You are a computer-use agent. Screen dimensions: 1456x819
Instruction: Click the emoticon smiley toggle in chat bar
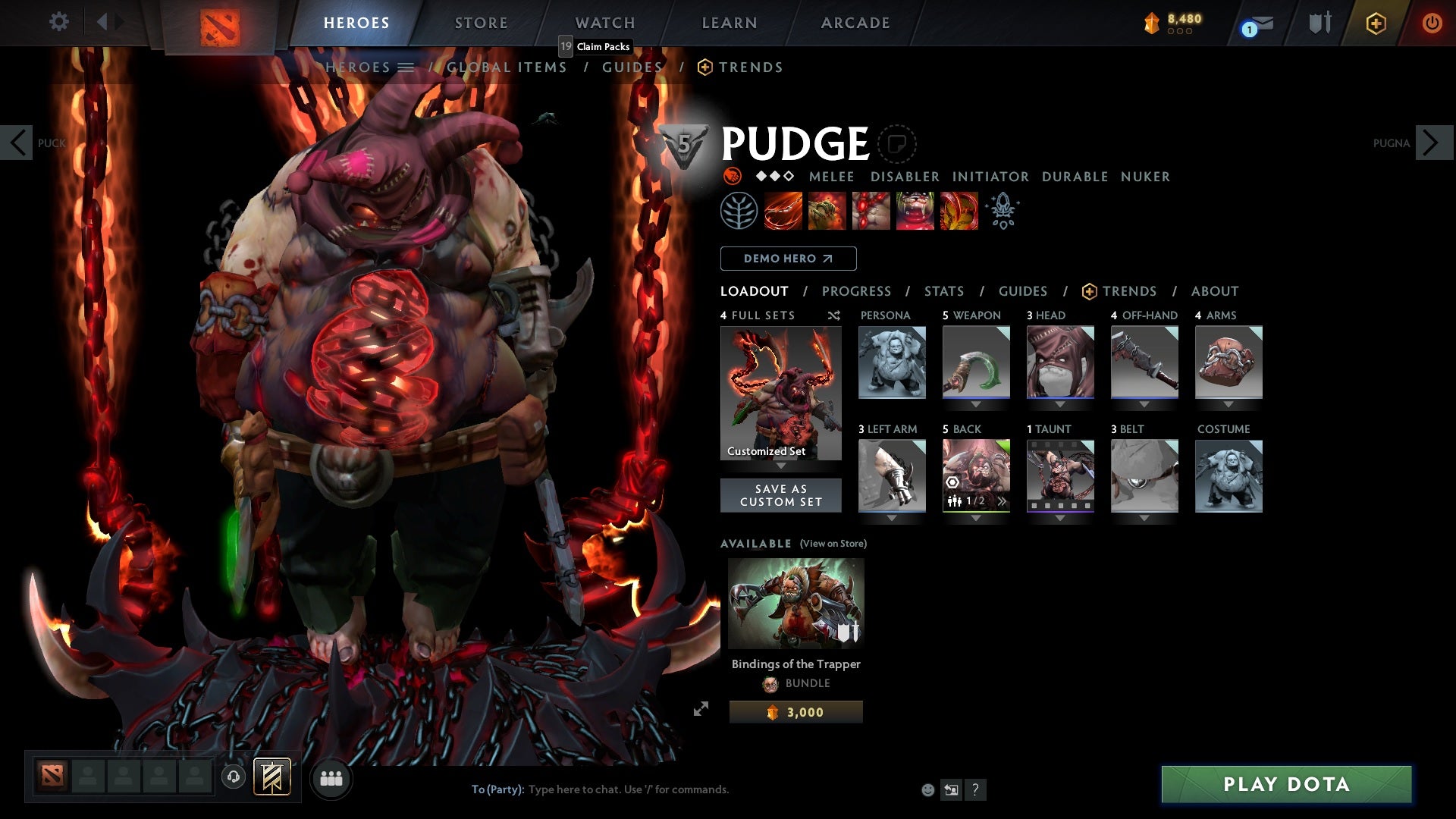tap(927, 789)
